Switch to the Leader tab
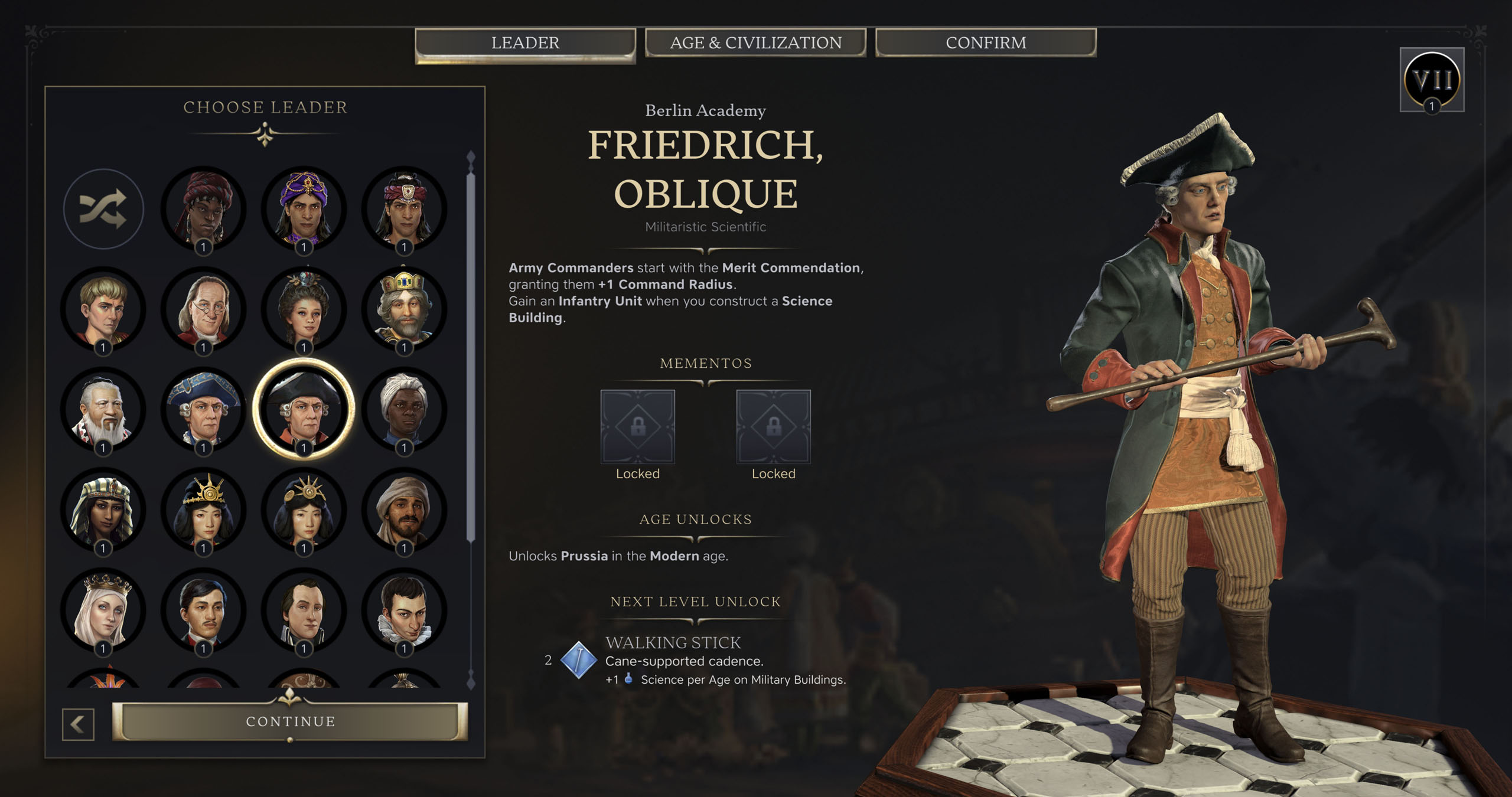Image resolution: width=1512 pixels, height=797 pixels. tap(525, 43)
